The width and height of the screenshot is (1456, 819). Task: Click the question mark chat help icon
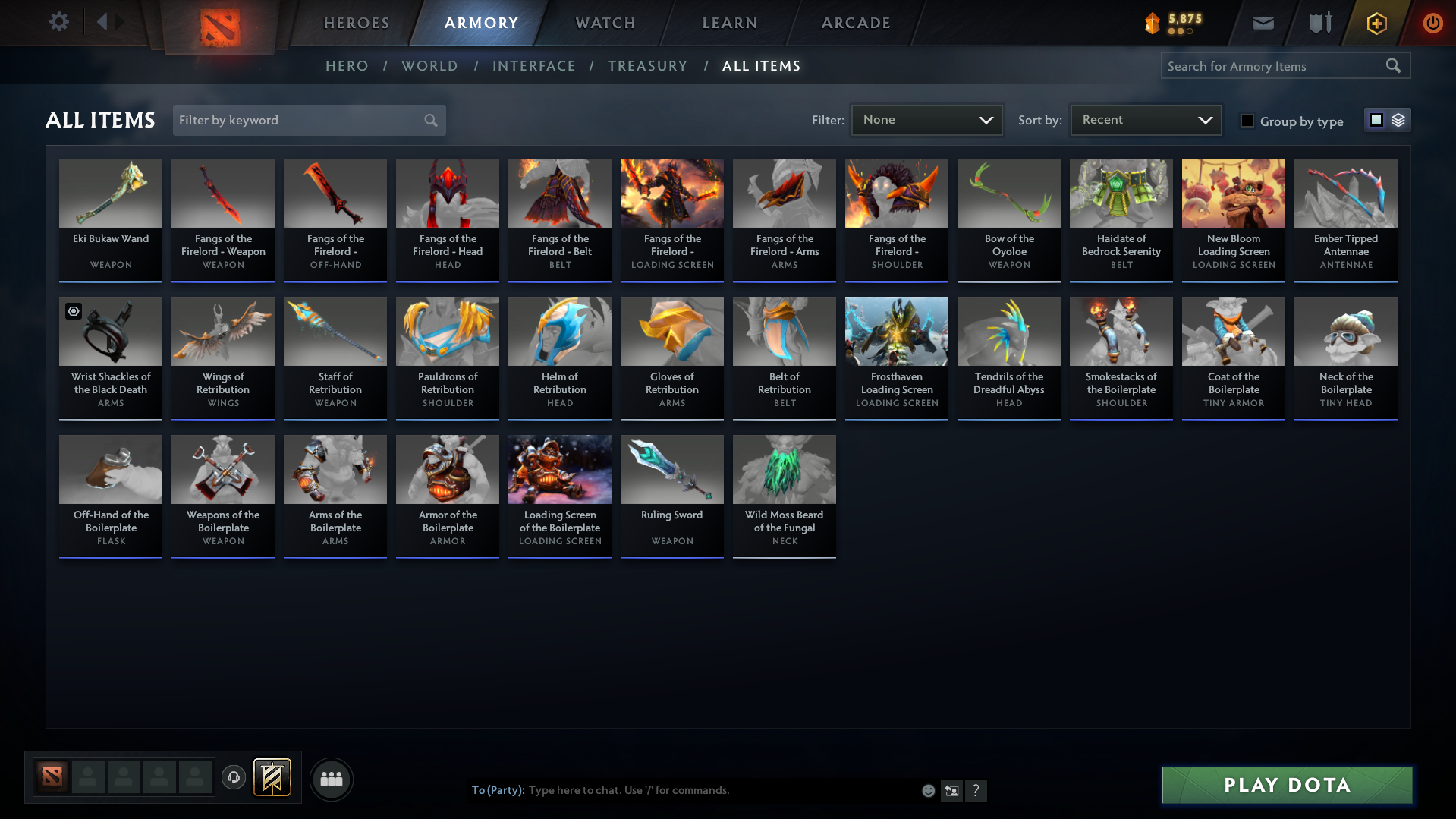[976, 790]
